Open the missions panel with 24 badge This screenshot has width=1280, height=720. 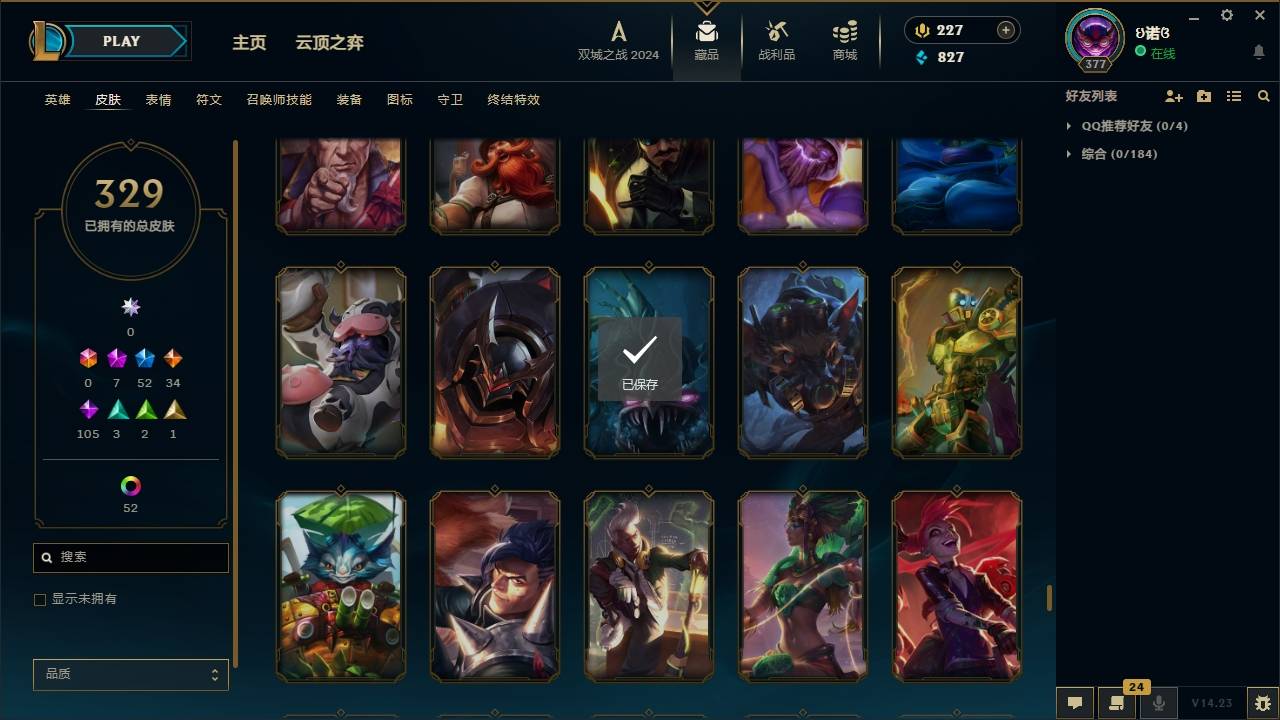pyautogui.click(x=1118, y=703)
